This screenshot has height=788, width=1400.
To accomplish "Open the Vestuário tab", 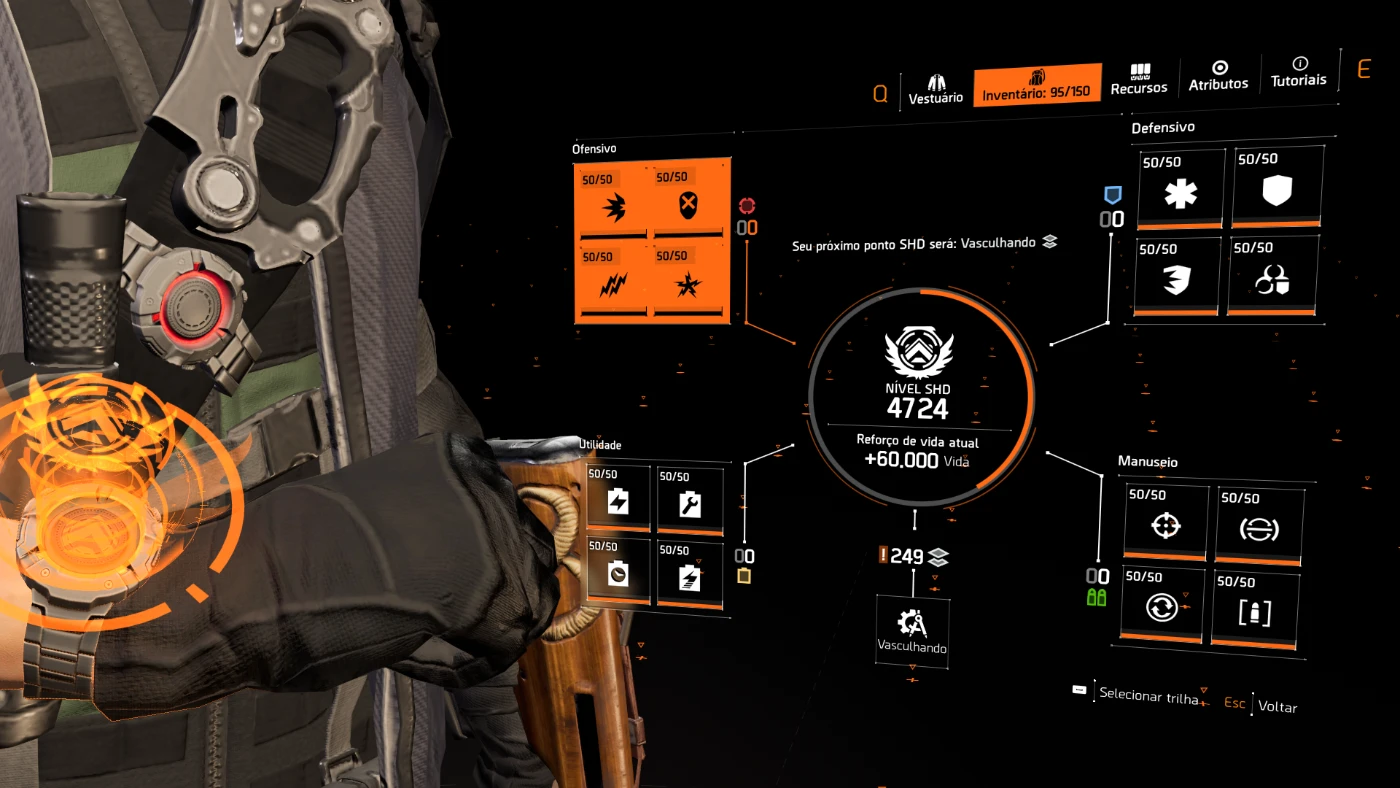I will [x=935, y=89].
